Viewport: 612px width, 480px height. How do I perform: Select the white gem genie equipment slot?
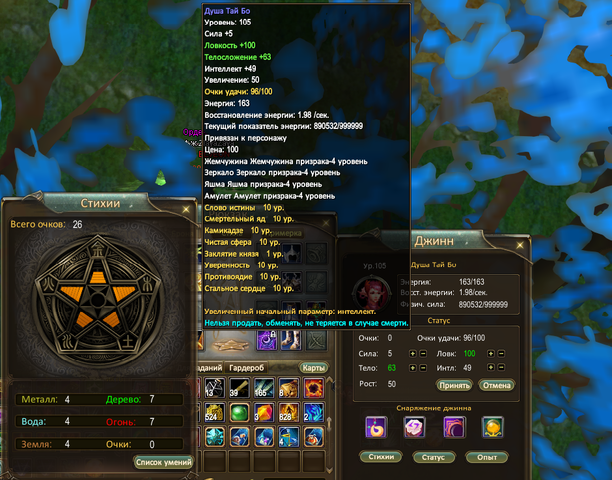[413, 427]
